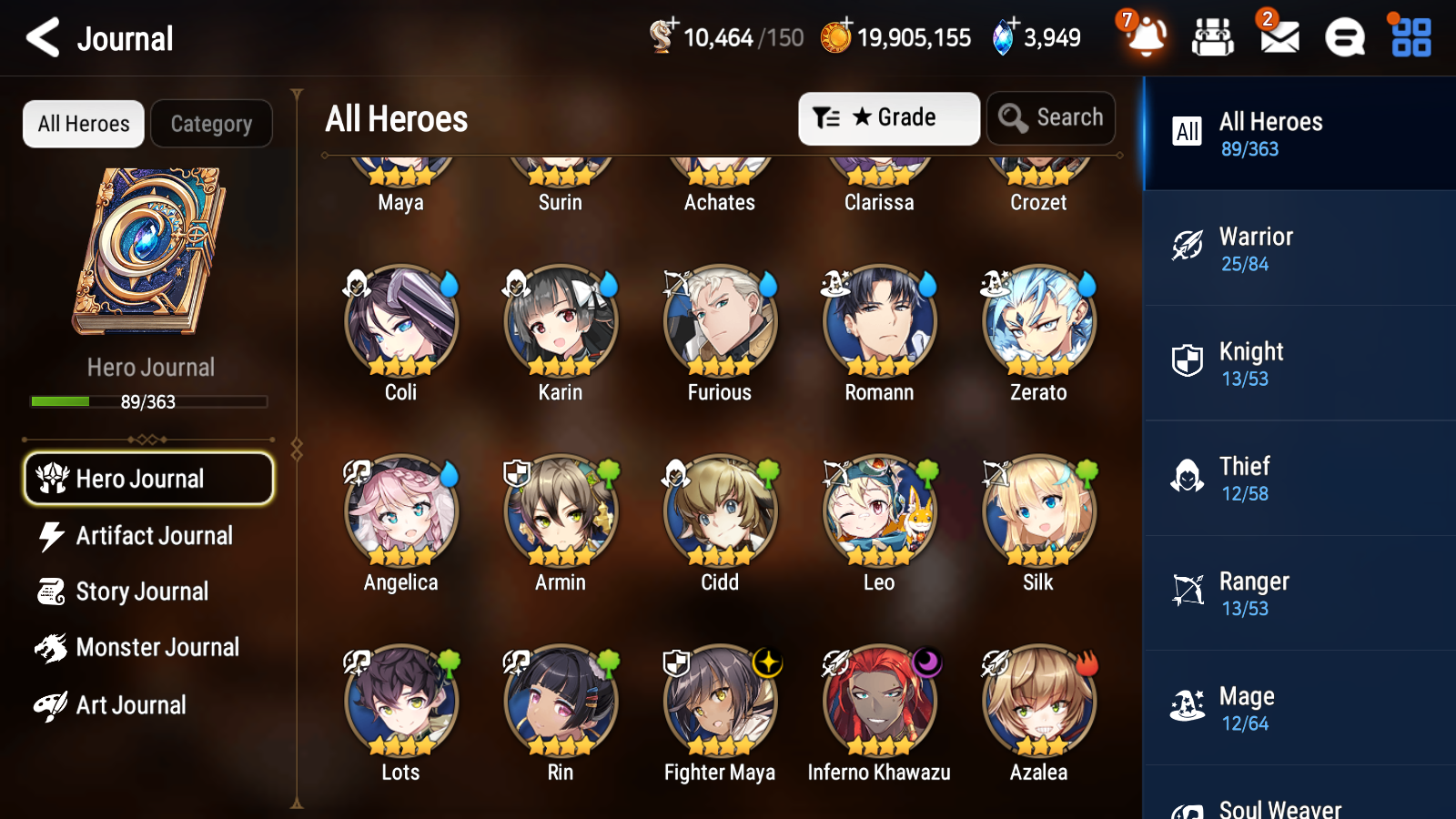View Inferno Khawazu's portrait entry

pos(879,701)
